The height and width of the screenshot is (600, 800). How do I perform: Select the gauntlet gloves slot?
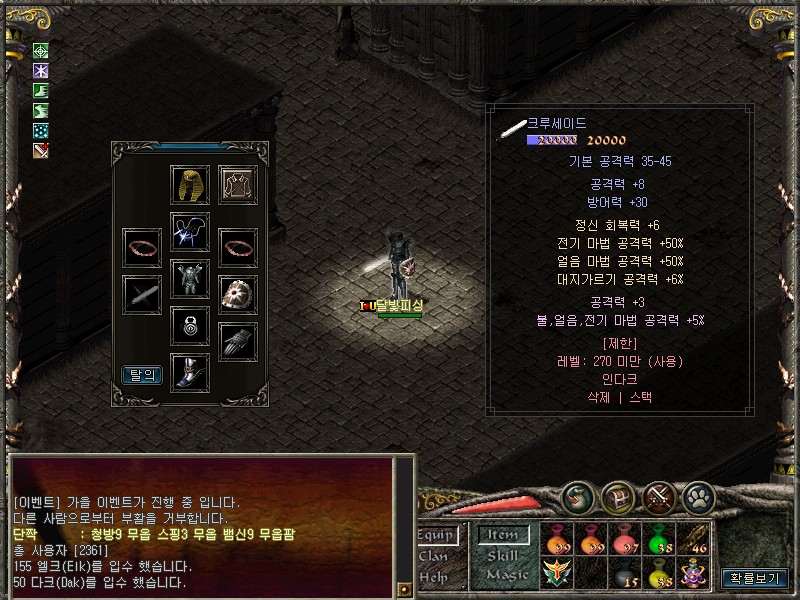pyautogui.click(x=238, y=341)
